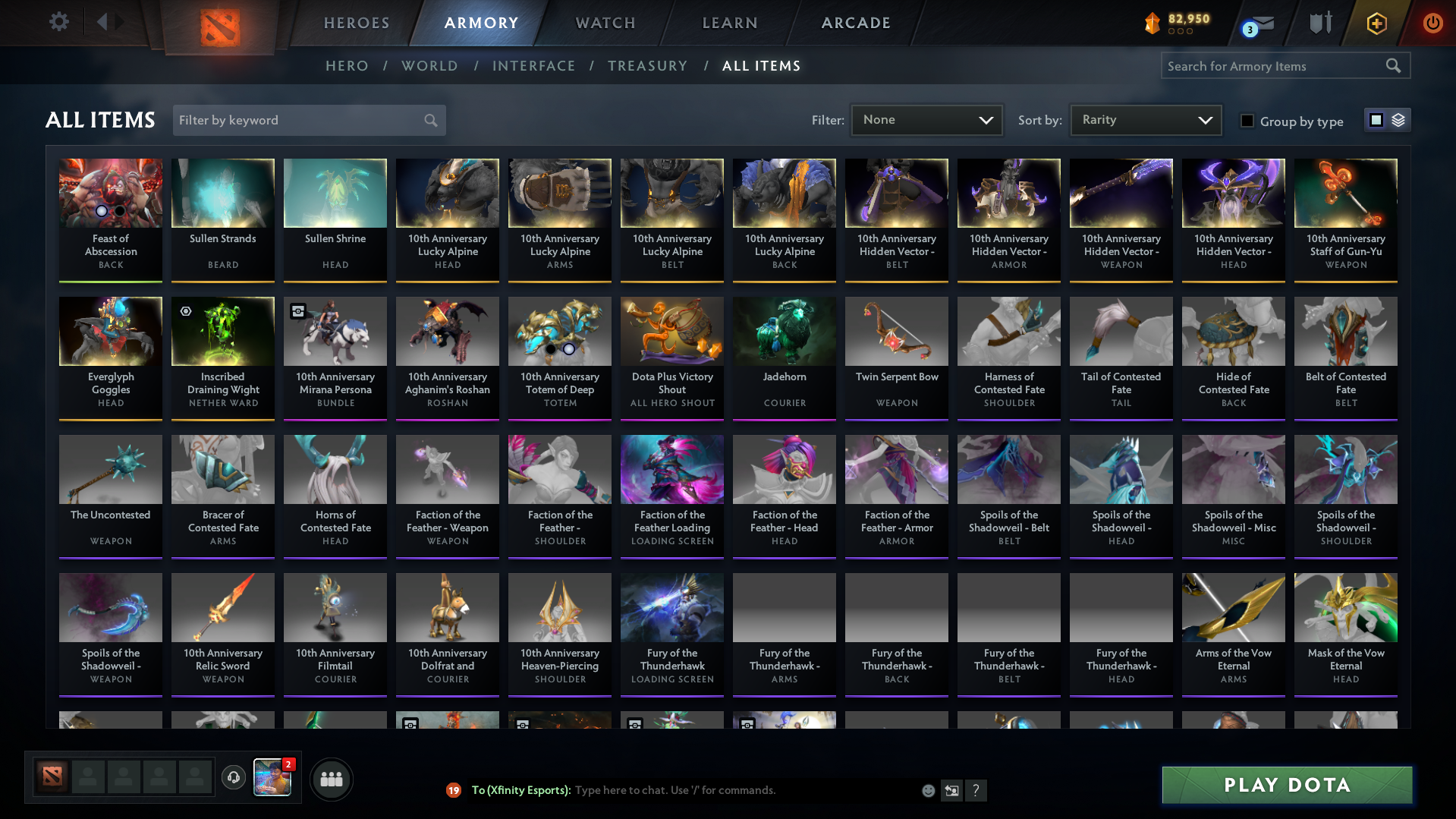1456x819 pixels.
Task: Open the friends list icon
Action: (x=331, y=778)
